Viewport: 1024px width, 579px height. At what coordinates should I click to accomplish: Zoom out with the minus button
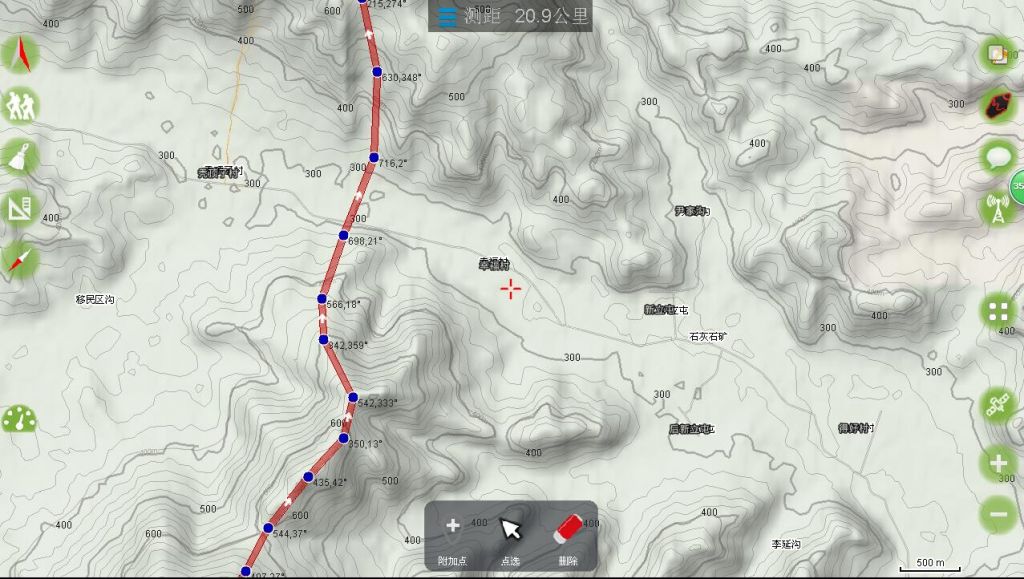(x=998, y=513)
